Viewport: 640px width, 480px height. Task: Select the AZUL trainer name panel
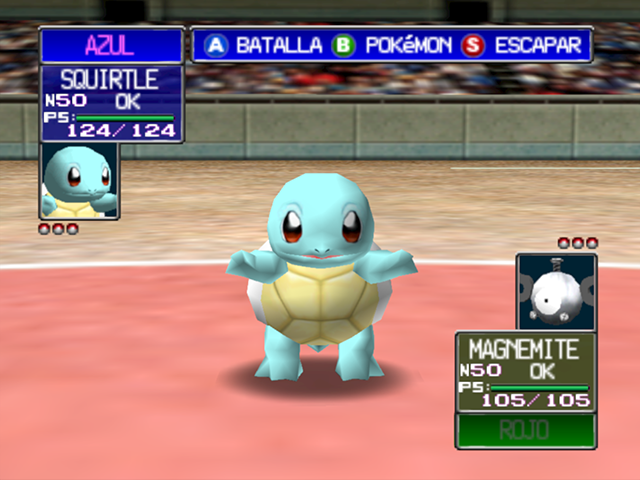[x=111, y=46]
